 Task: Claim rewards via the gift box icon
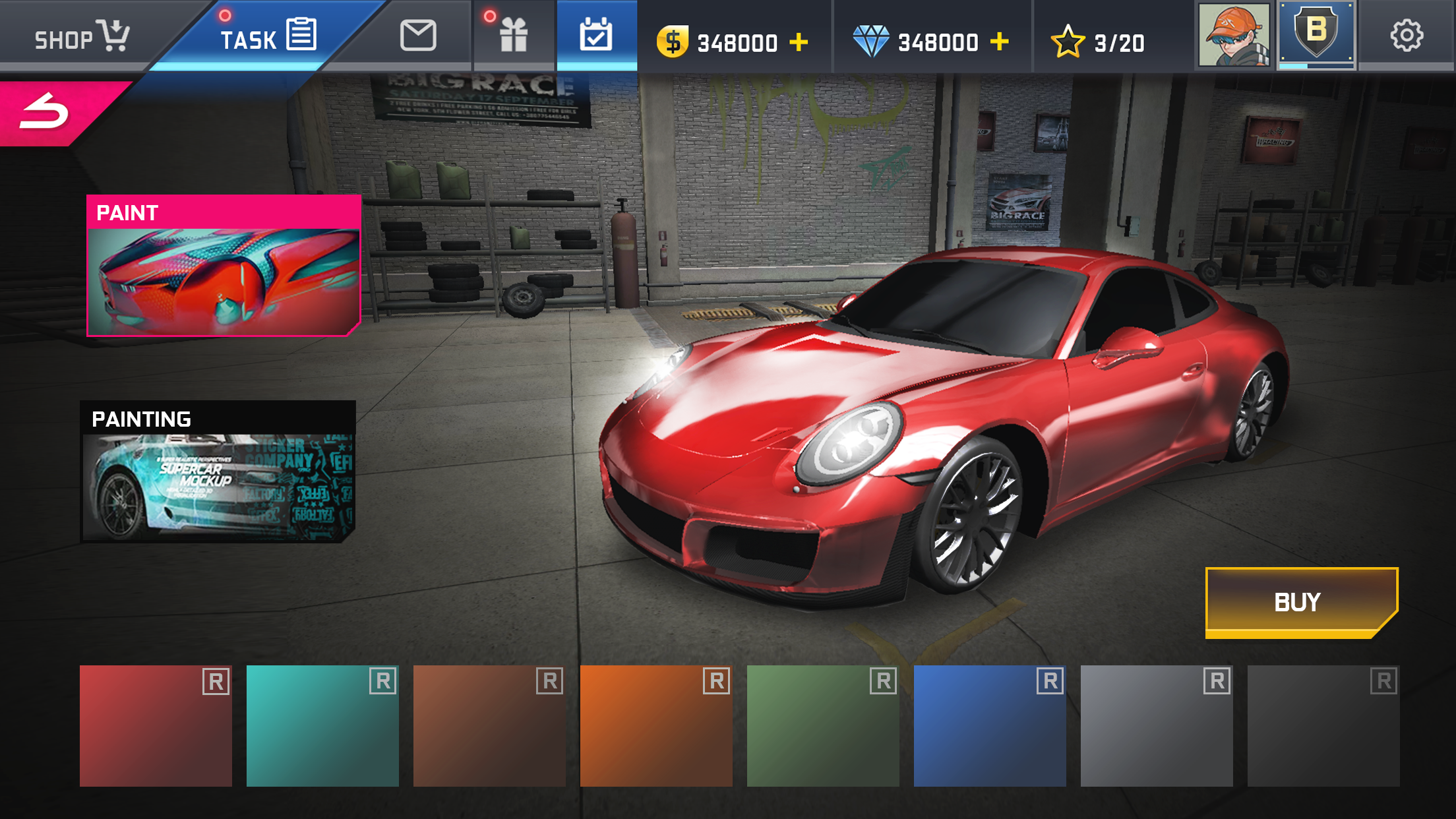coord(513,36)
